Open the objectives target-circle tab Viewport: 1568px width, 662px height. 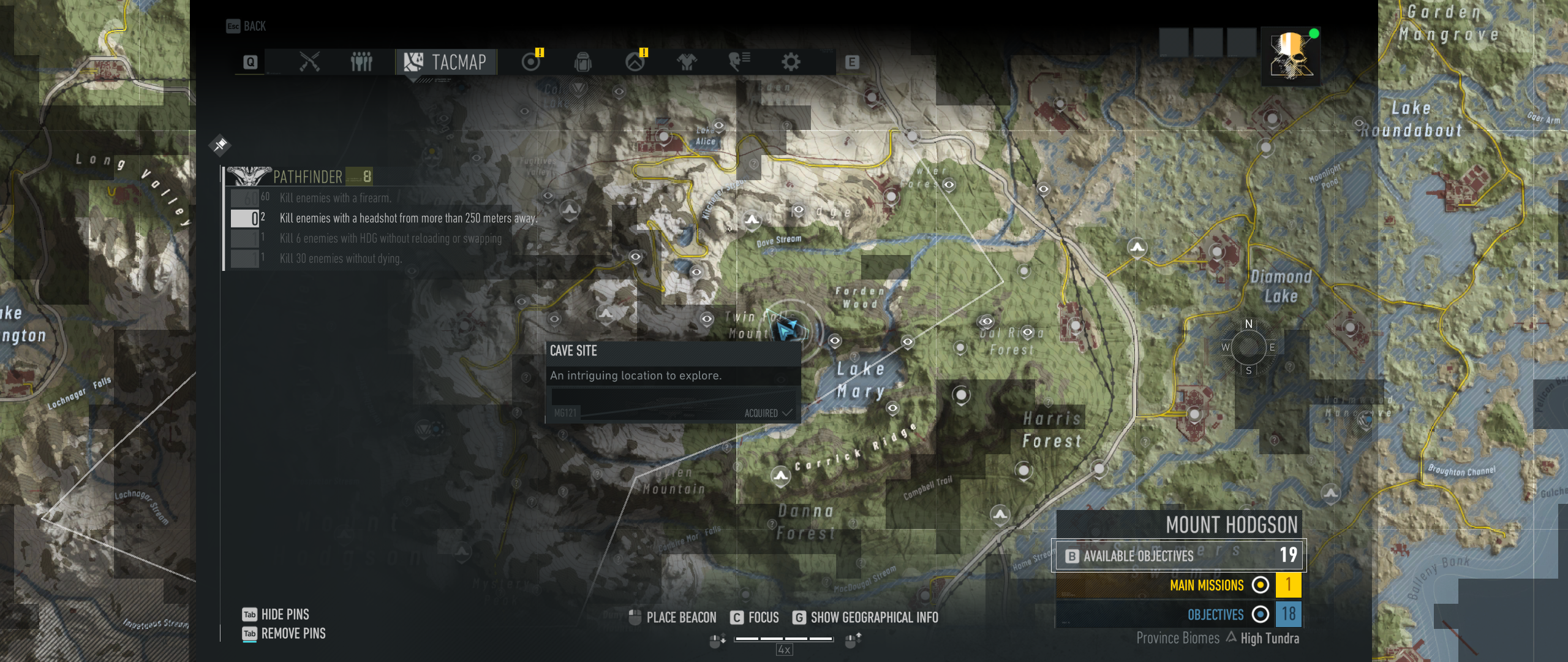(x=531, y=62)
